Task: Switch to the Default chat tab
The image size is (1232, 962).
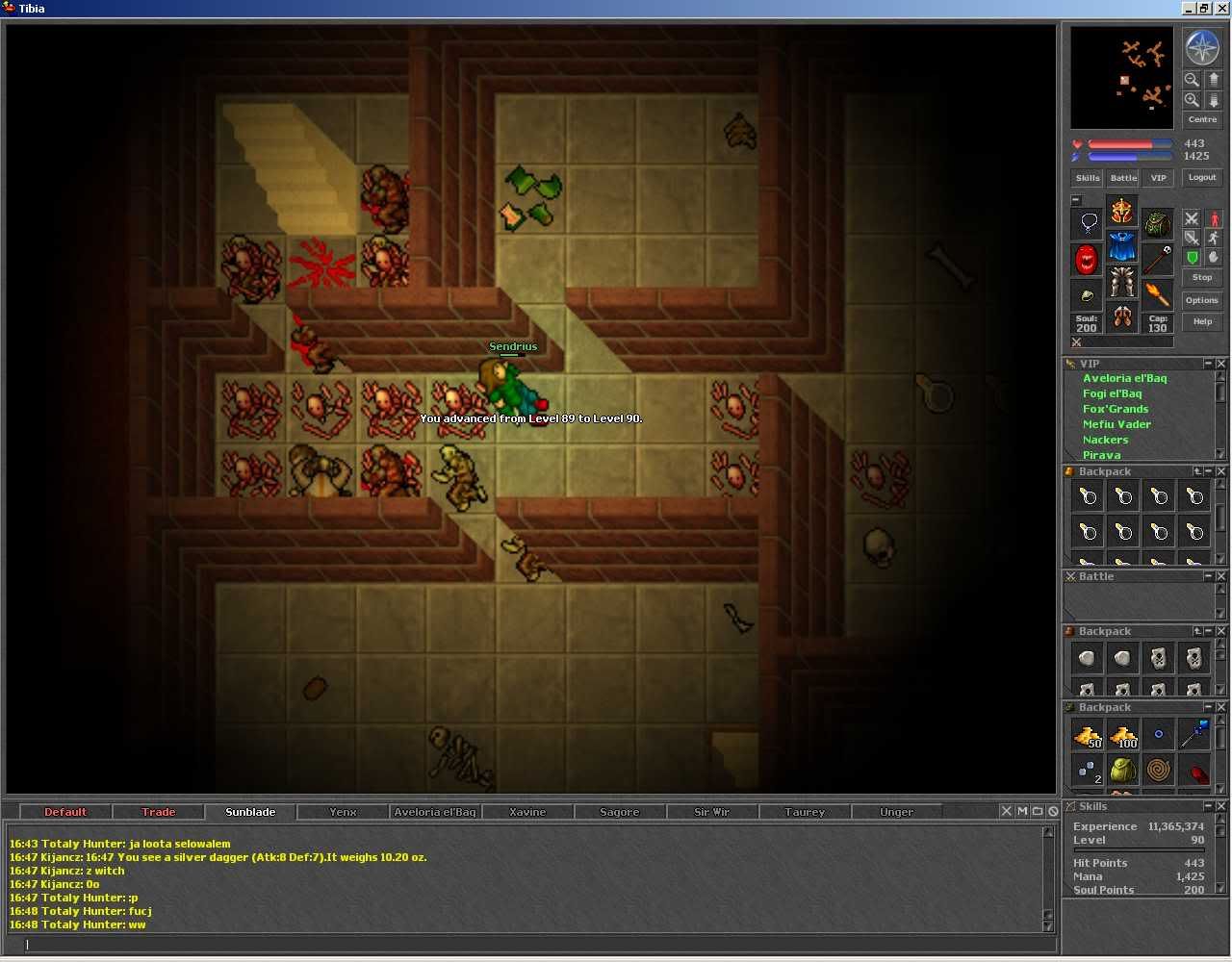Action: [65, 812]
